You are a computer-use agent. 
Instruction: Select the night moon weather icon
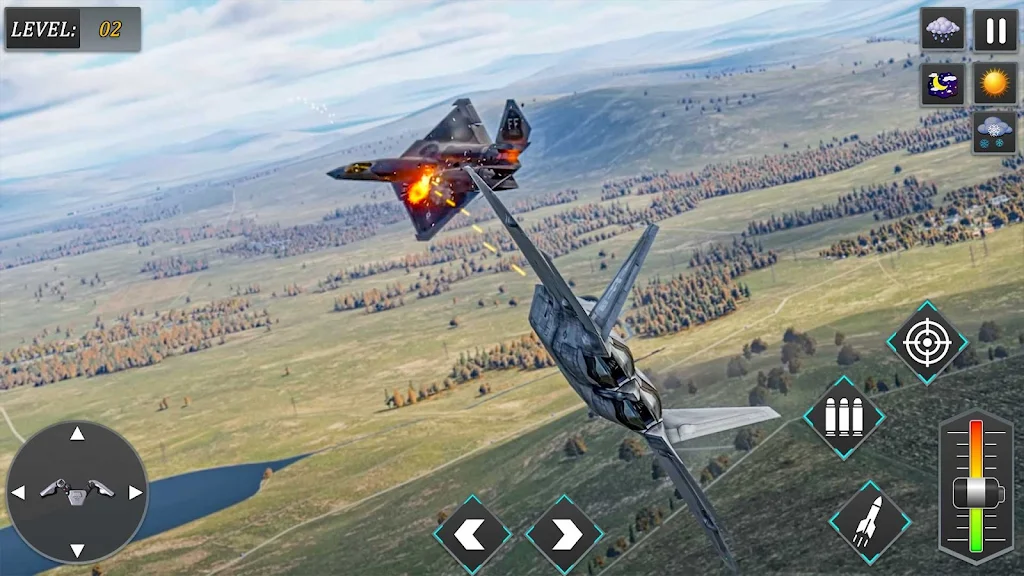942,84
